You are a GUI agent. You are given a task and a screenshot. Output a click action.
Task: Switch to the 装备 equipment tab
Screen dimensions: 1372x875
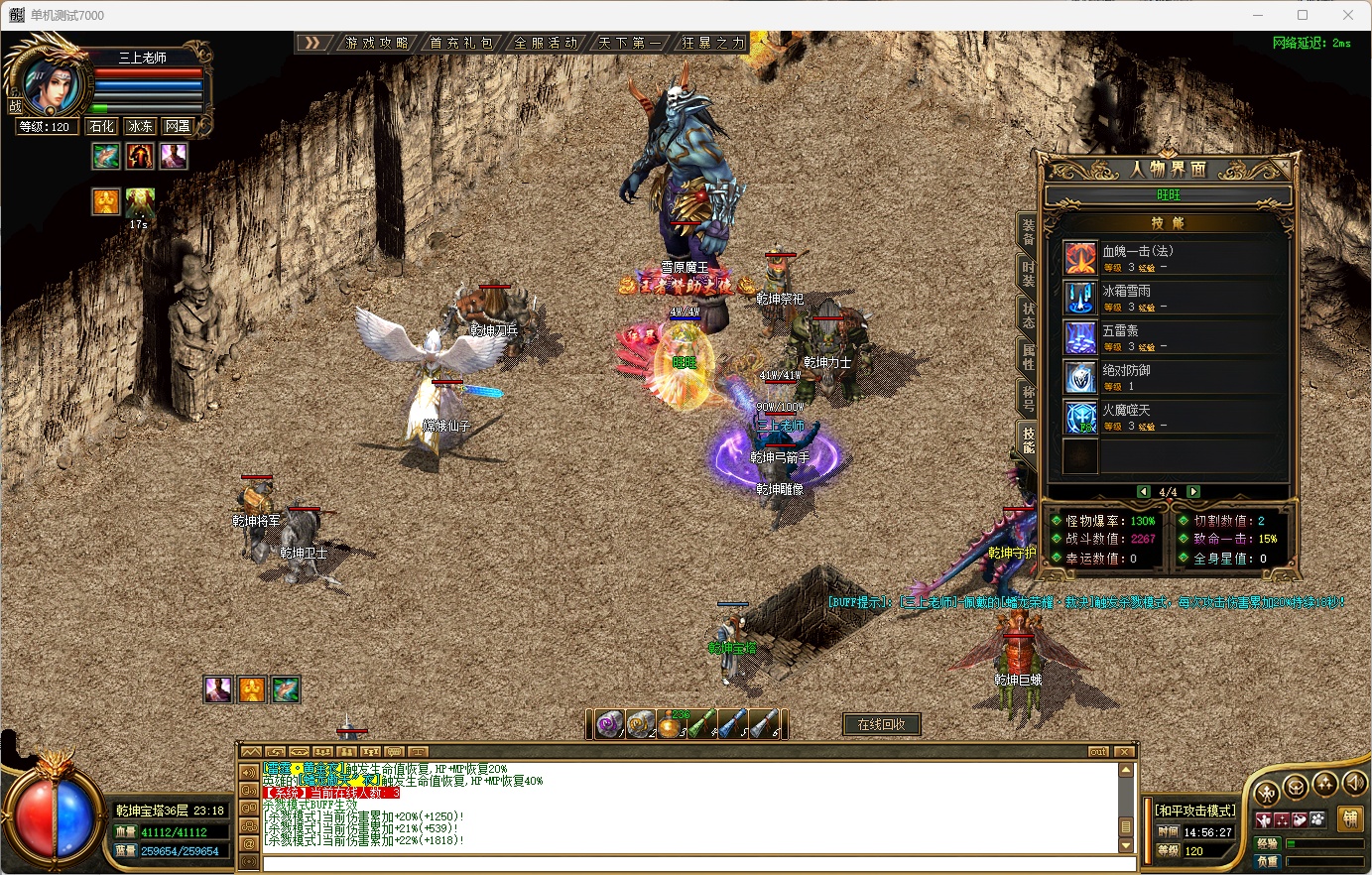tap(1029, 232)
